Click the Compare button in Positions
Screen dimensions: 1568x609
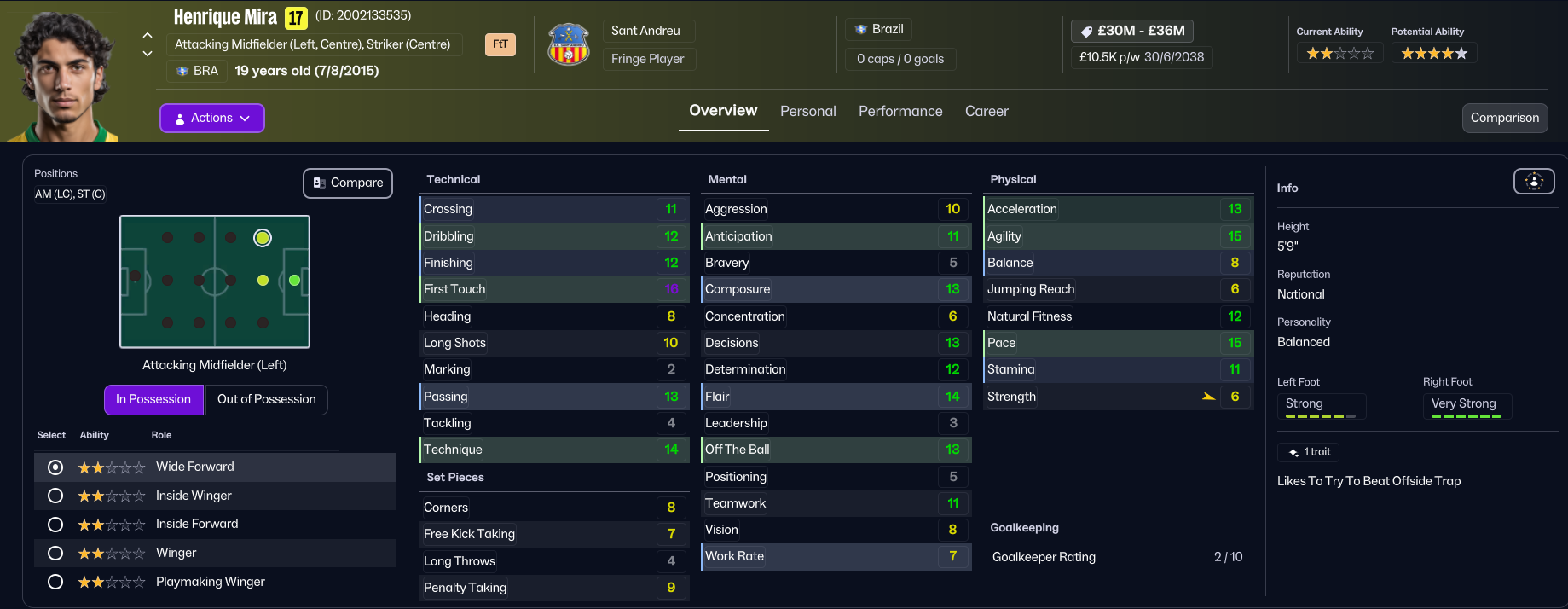pyautogui.click(x=348, y=183)
